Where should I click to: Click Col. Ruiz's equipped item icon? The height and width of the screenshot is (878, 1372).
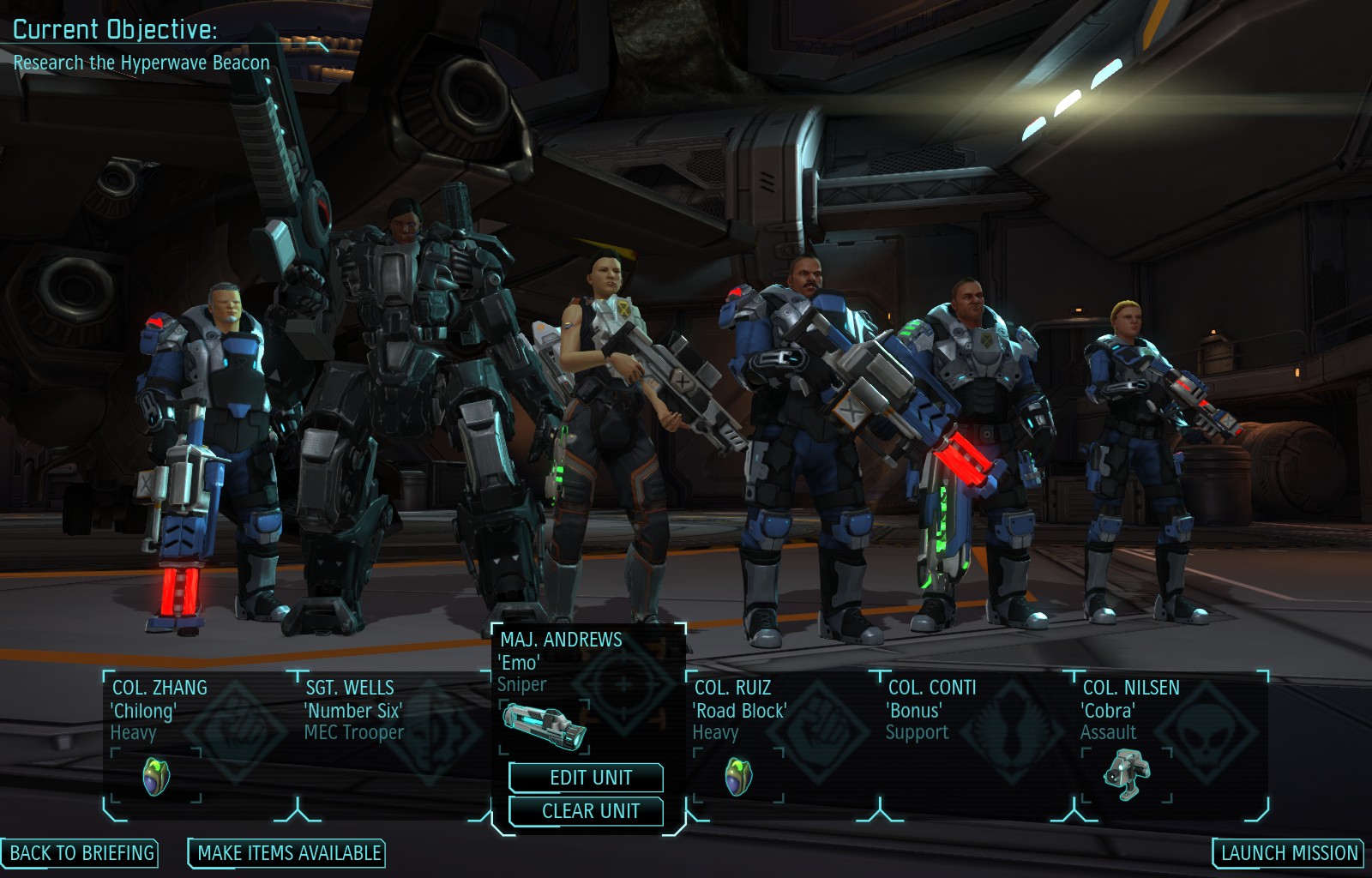tap(738, 777)
